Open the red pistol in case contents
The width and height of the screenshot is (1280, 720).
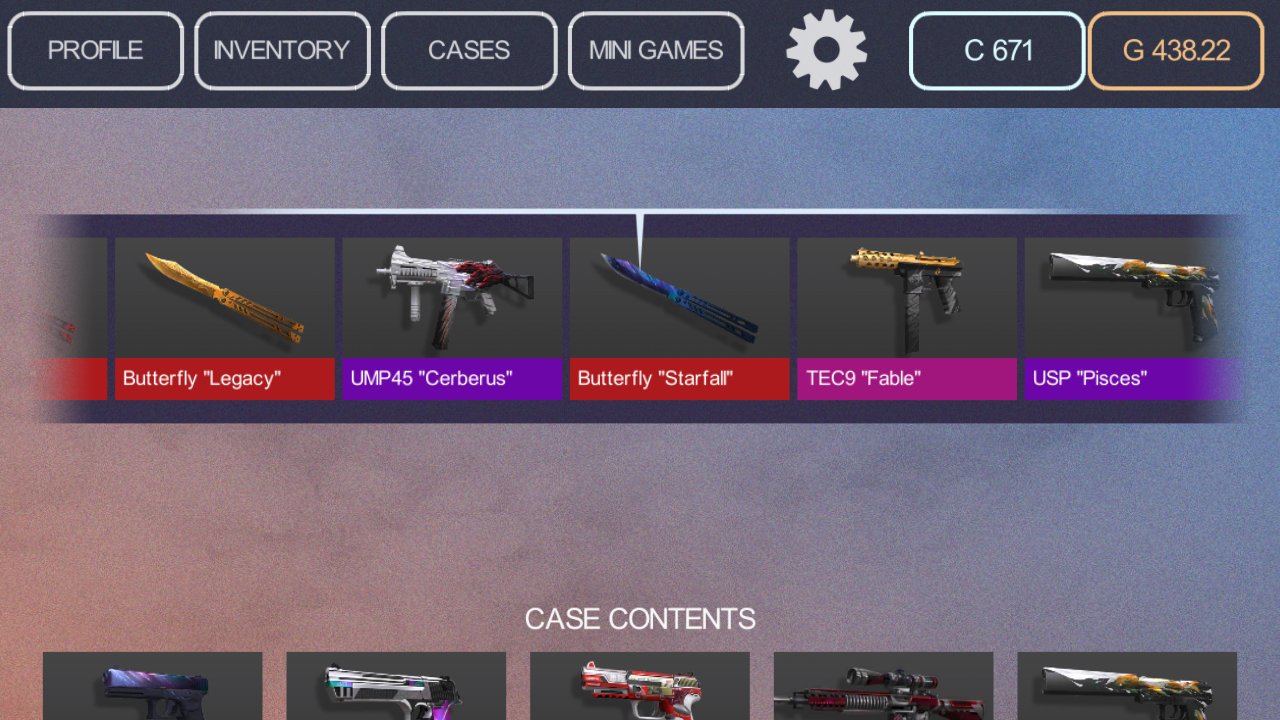639,690
